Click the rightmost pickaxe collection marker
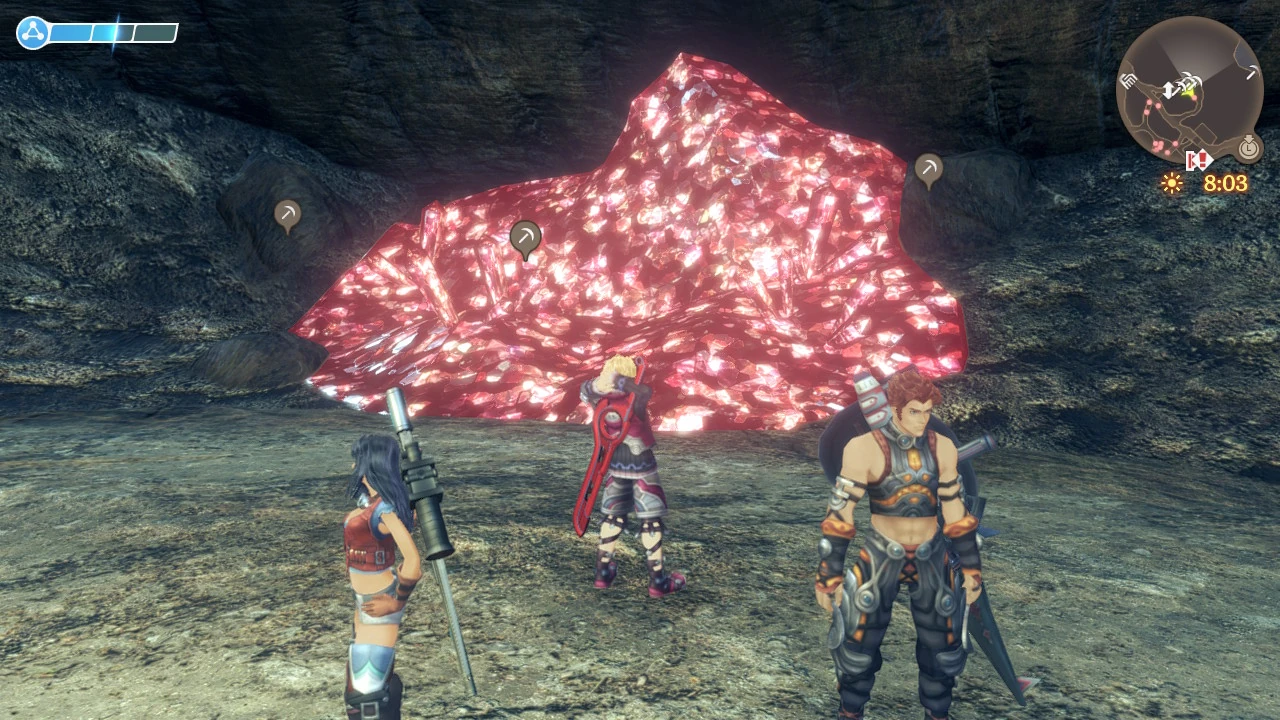The height and width of the screenshot is (720, 1280). tap(928, 169)
